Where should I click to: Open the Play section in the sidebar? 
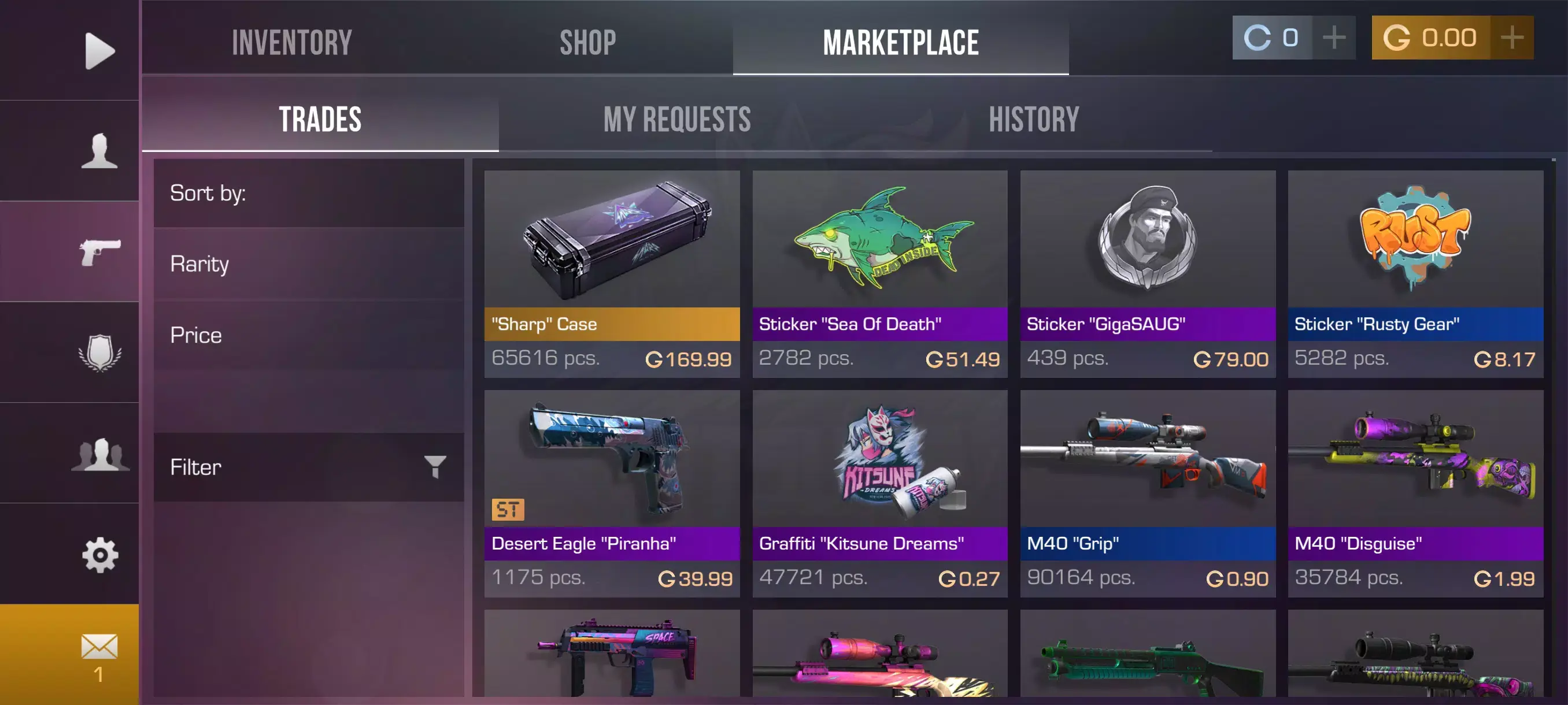pos(99,51)
